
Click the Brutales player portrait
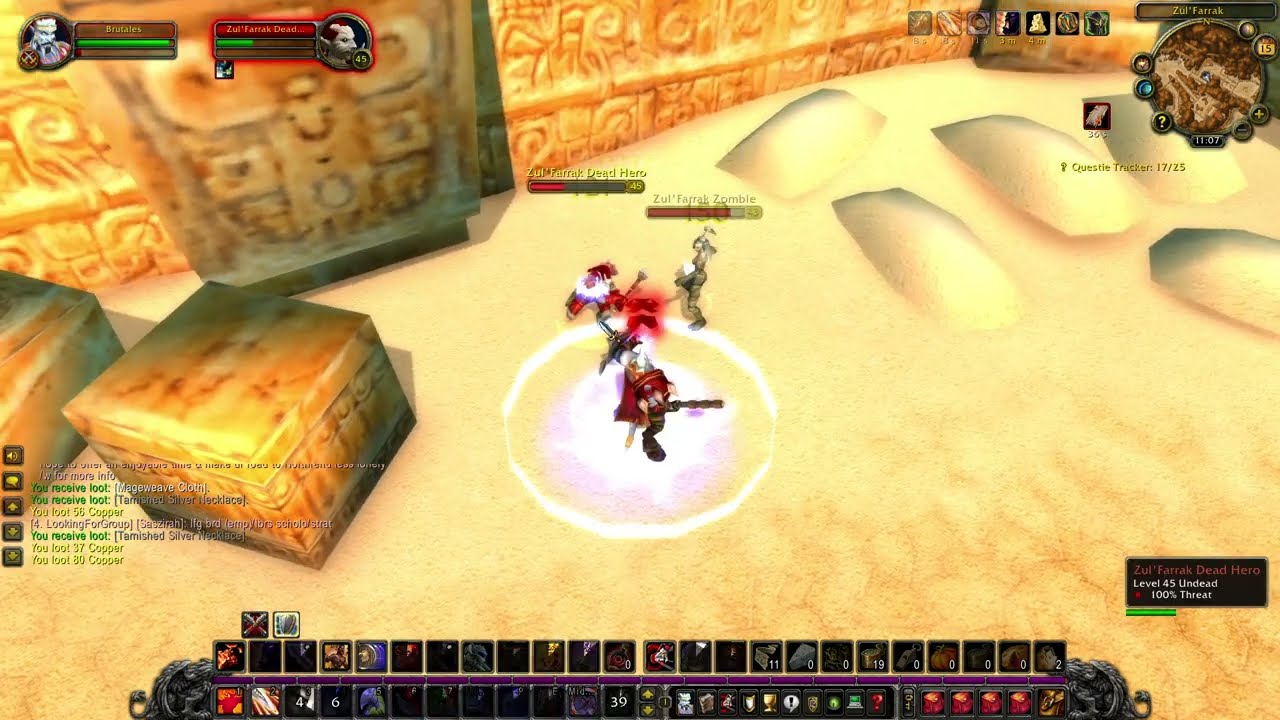(x=47, y=42)
